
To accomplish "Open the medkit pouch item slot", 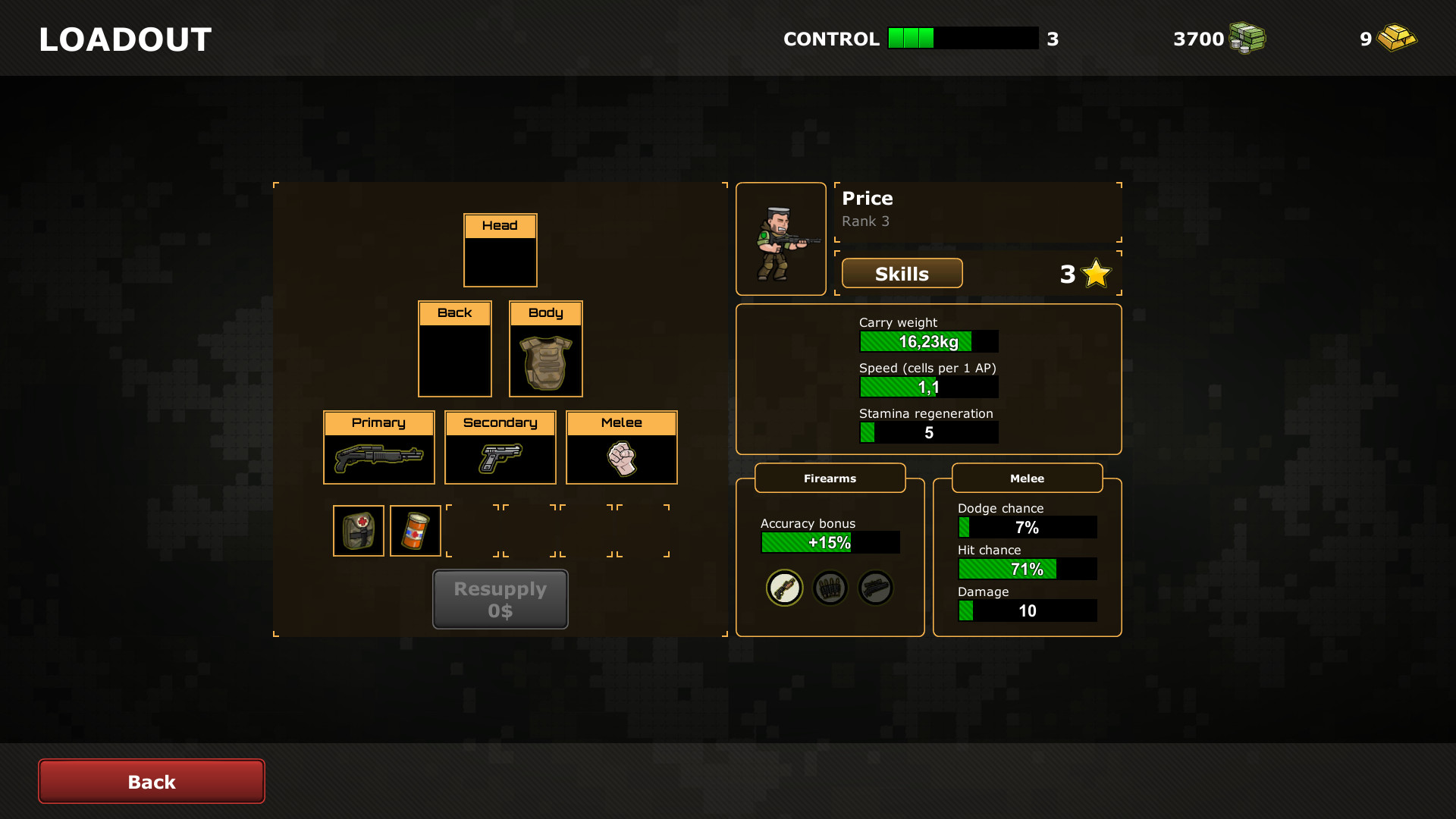I will 358,530.
